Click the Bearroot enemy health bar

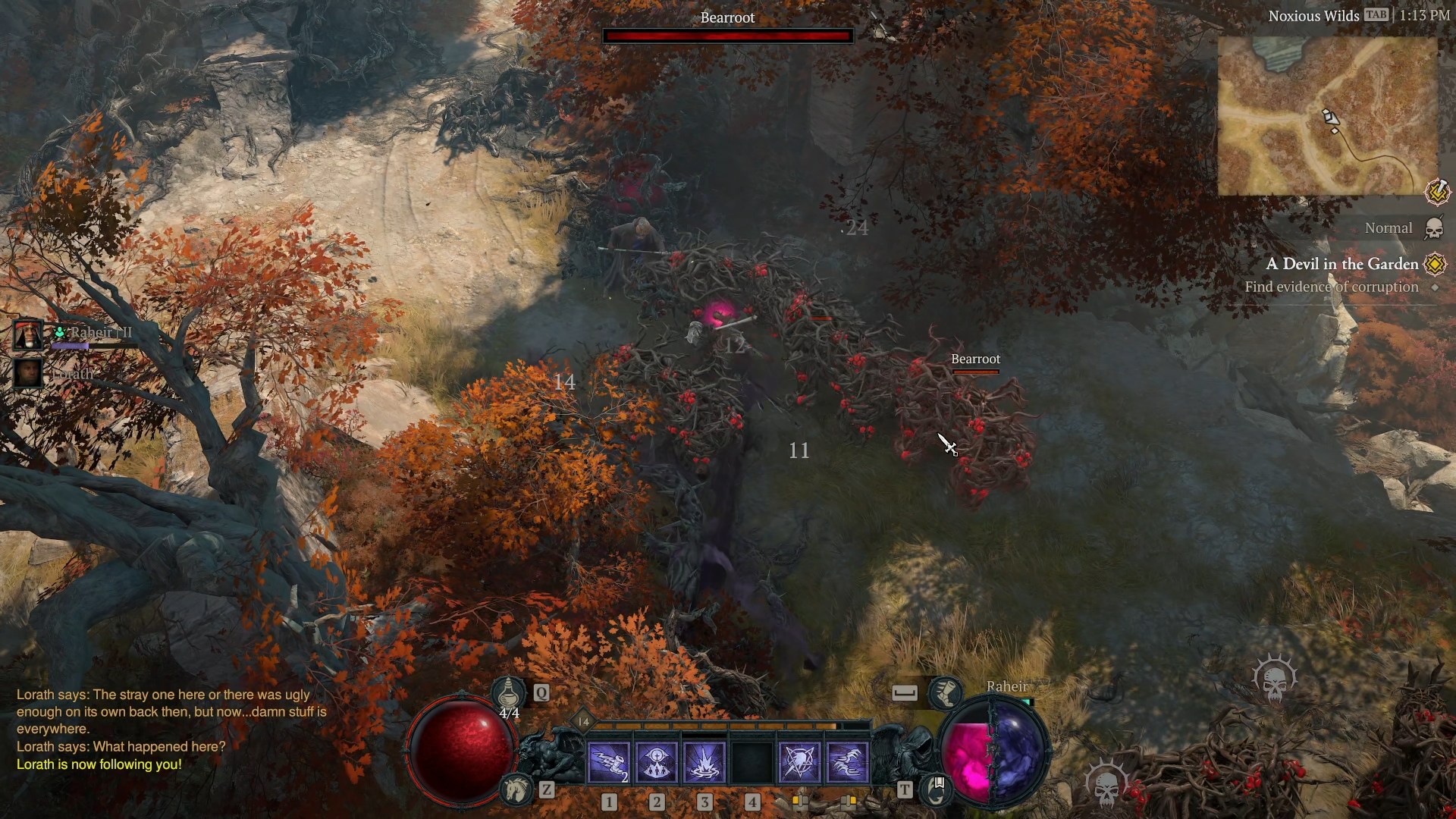pos(727,35)
